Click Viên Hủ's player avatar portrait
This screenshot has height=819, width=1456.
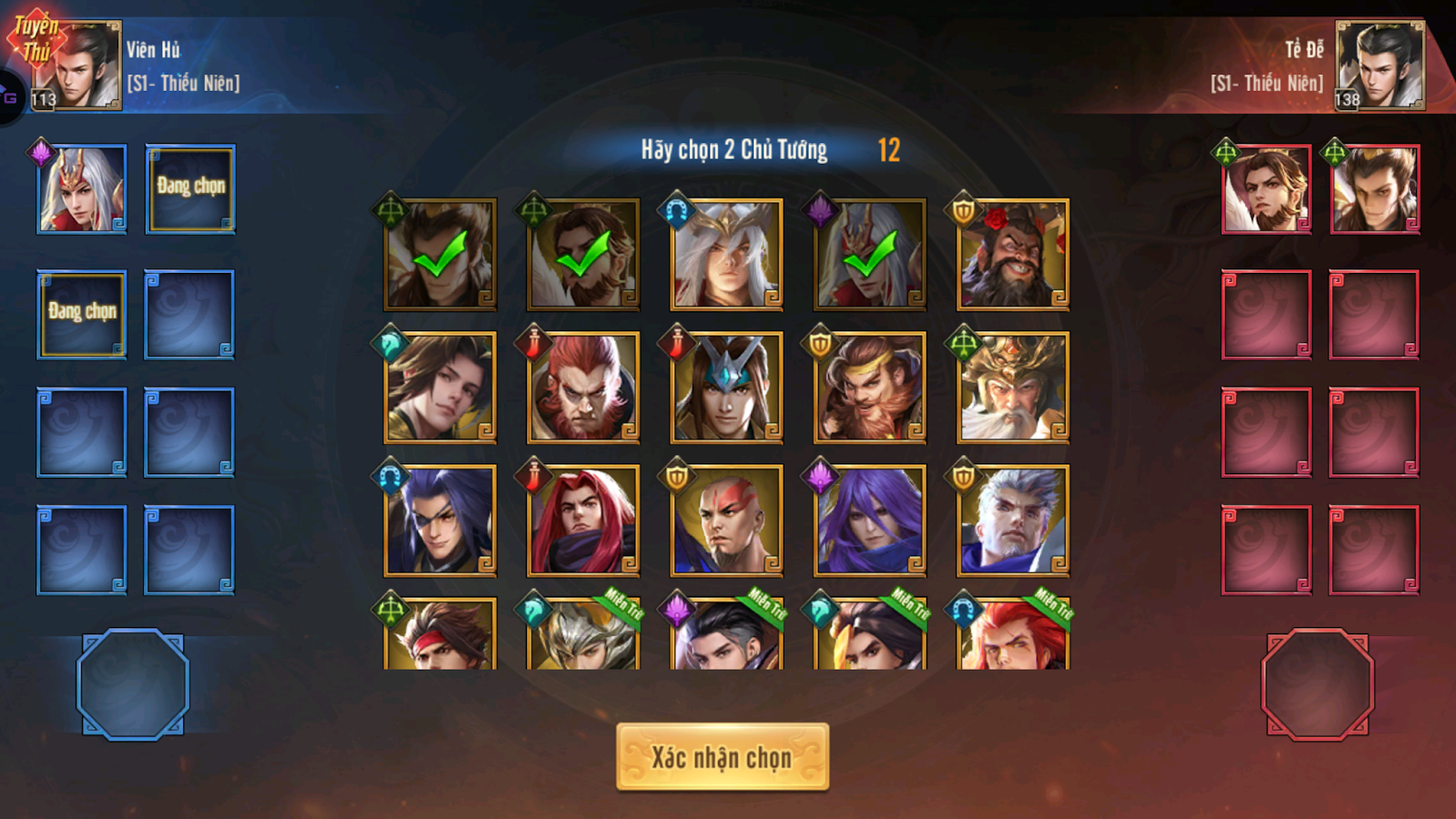coord(80,60)
